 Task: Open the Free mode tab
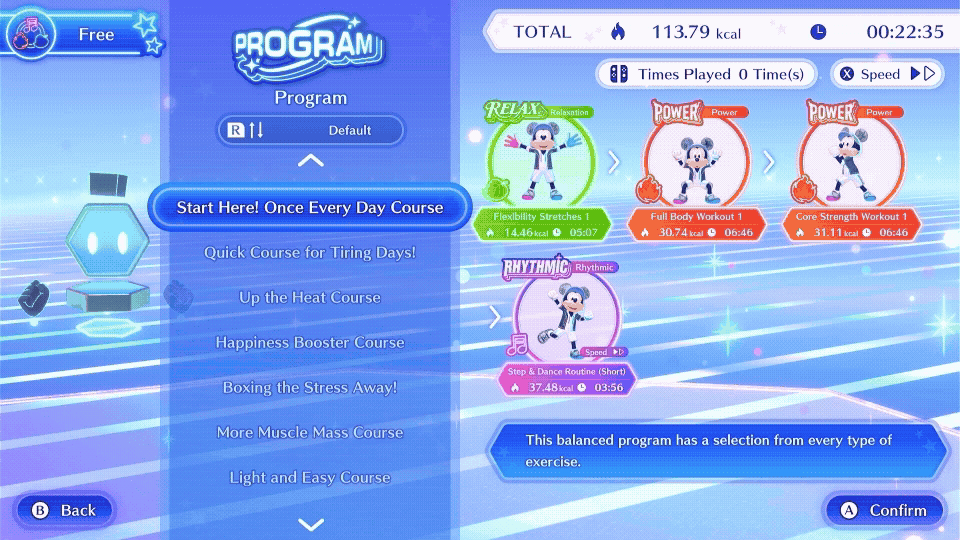click(x=80, y=35)
